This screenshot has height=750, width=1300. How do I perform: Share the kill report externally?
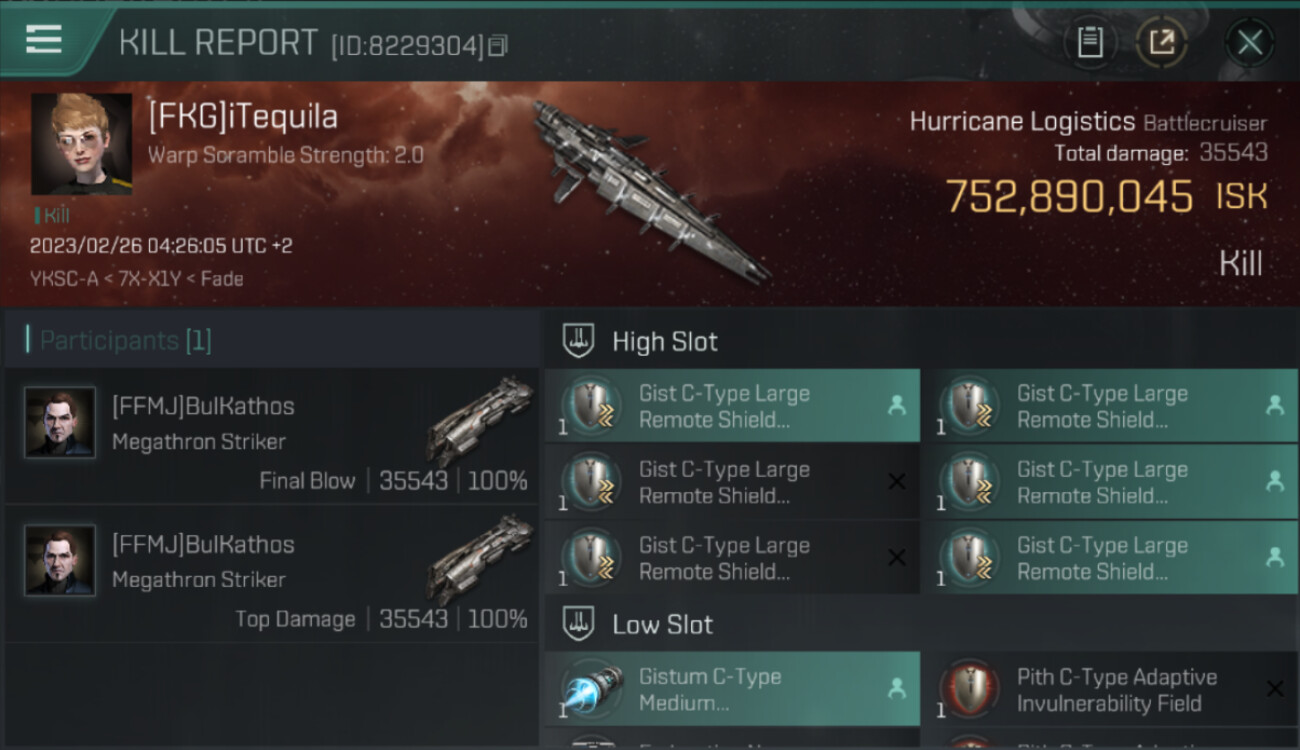[1161, 42]
